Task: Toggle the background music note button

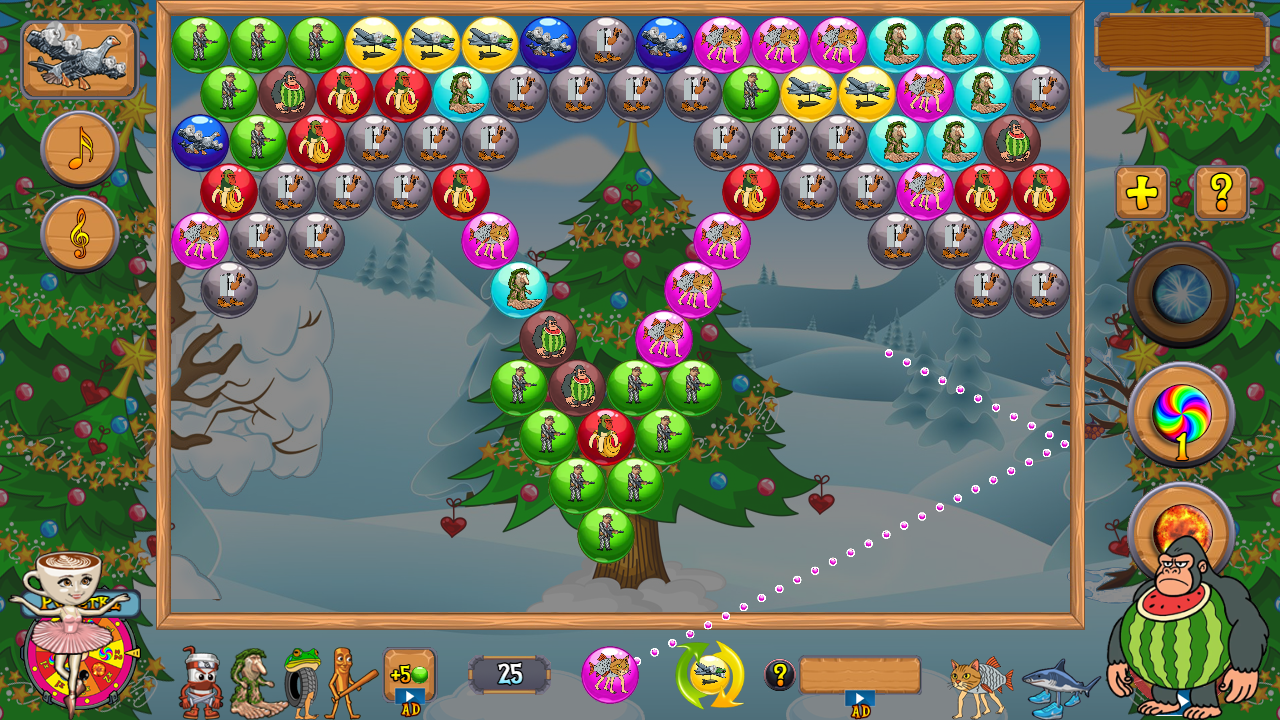Action: (x=80, y=148)
